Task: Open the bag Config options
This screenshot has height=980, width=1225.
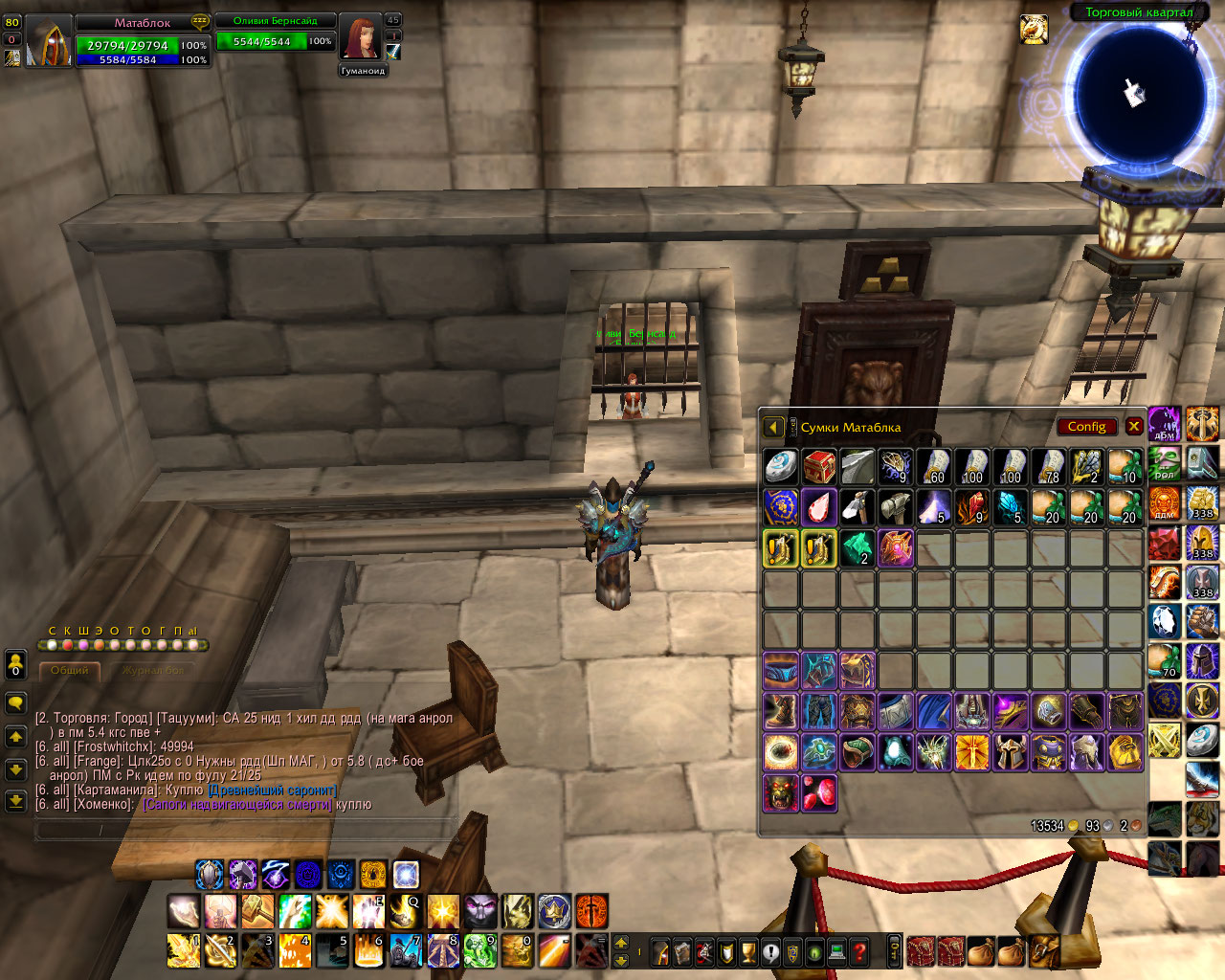Action: pos(1086,427)
